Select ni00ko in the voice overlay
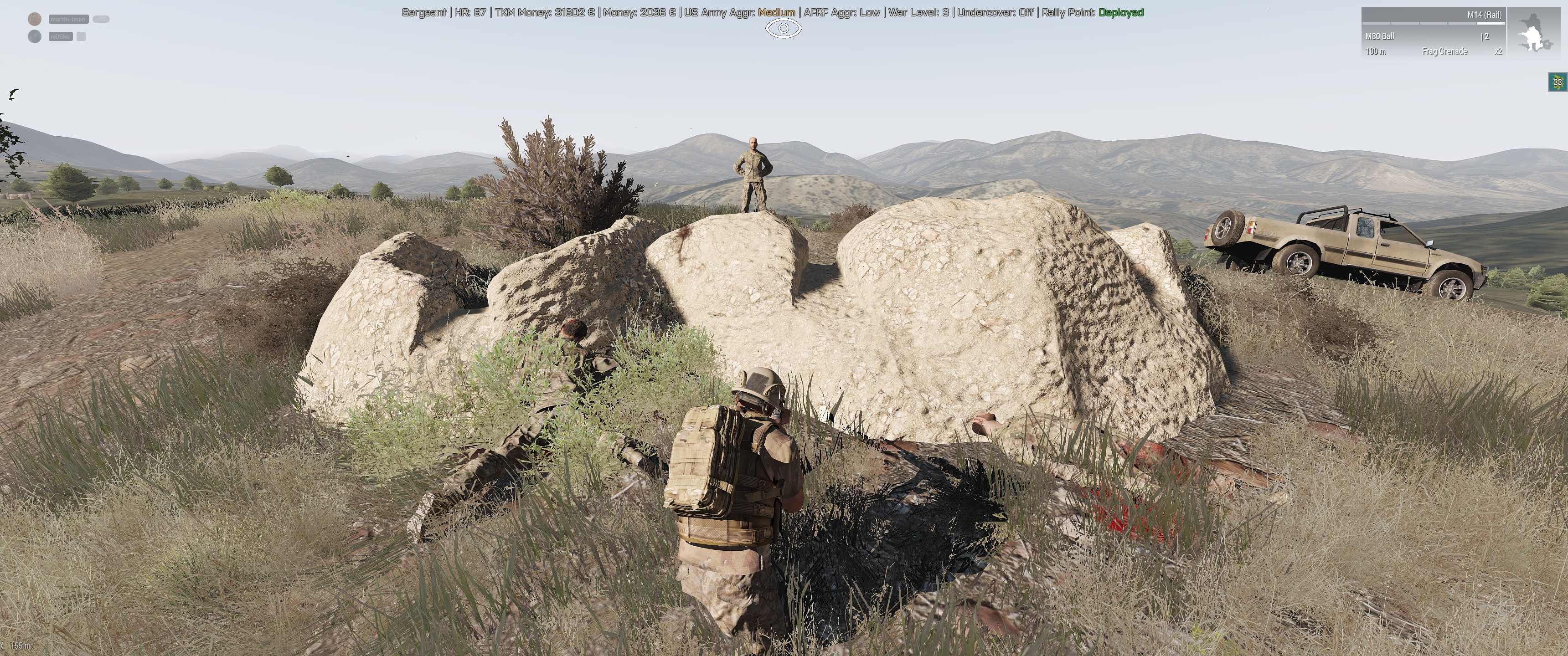 point(60,36)
